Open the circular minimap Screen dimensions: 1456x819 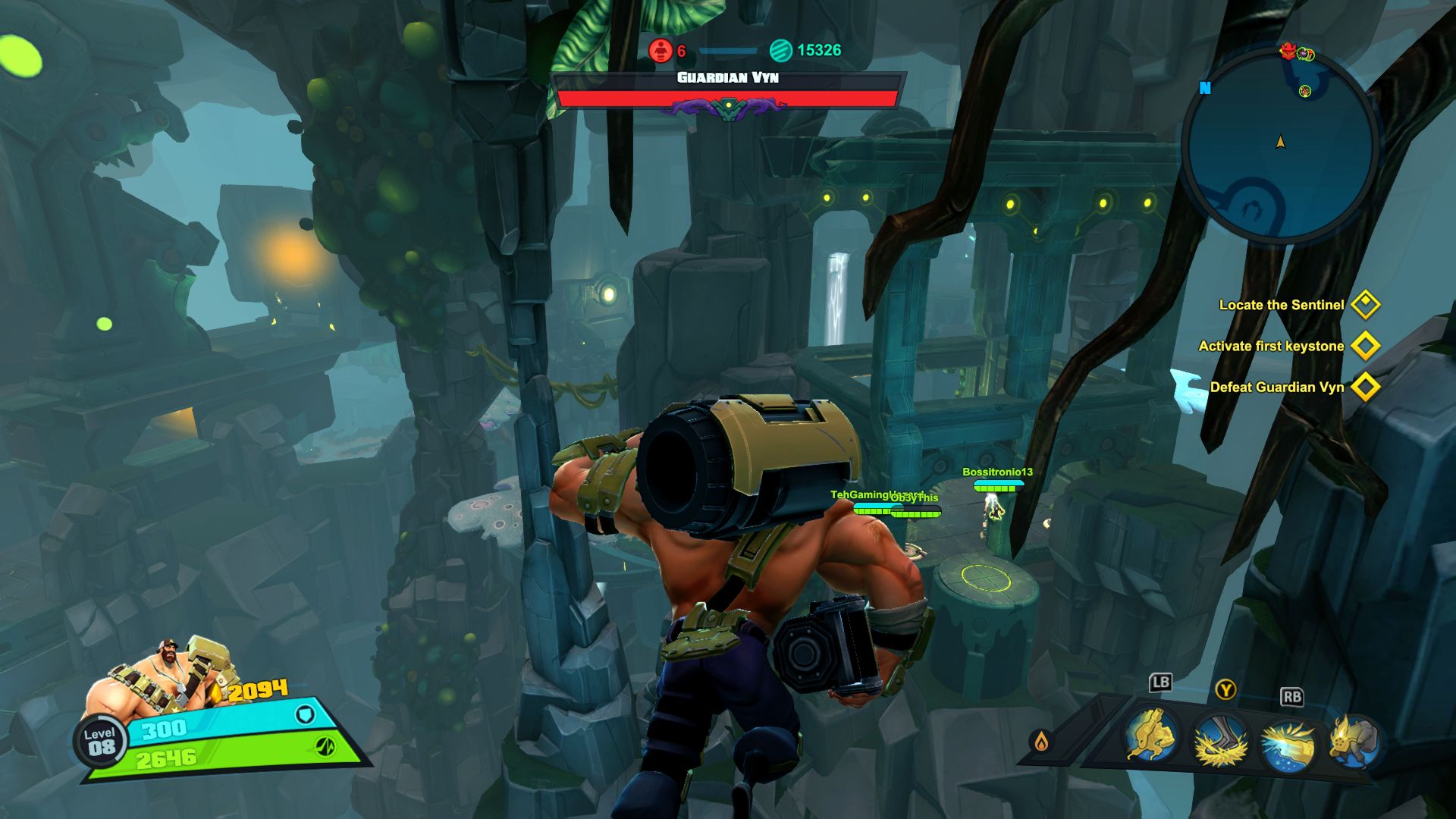click(x=1280, y=152)
